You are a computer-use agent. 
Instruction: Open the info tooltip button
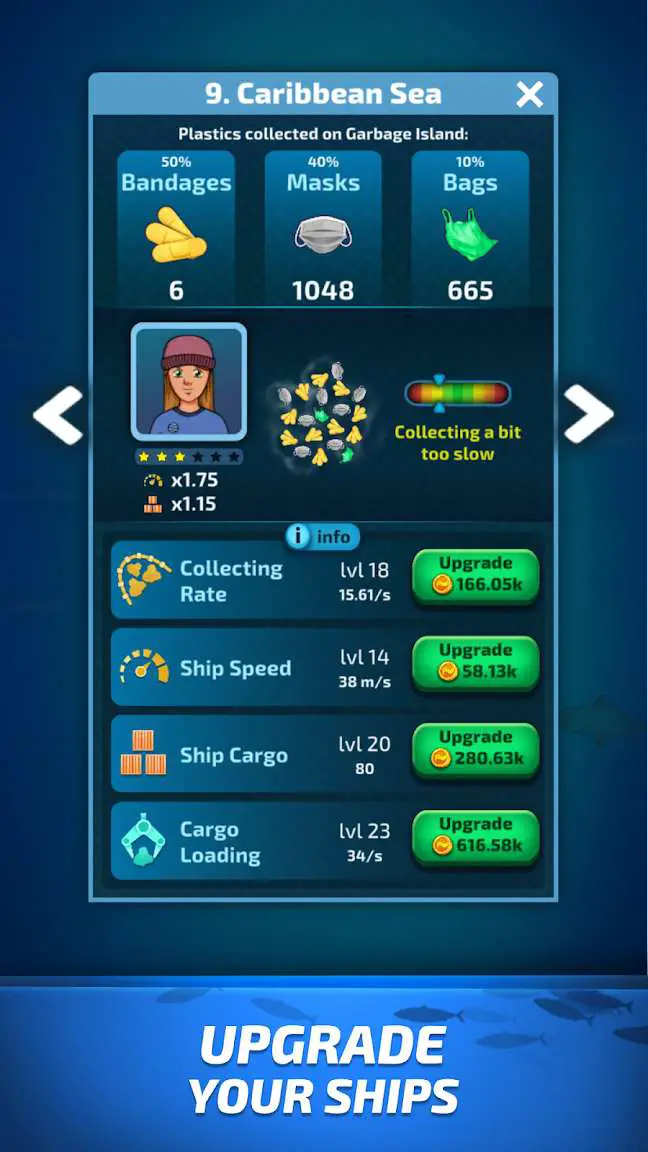tap(321, 537)
